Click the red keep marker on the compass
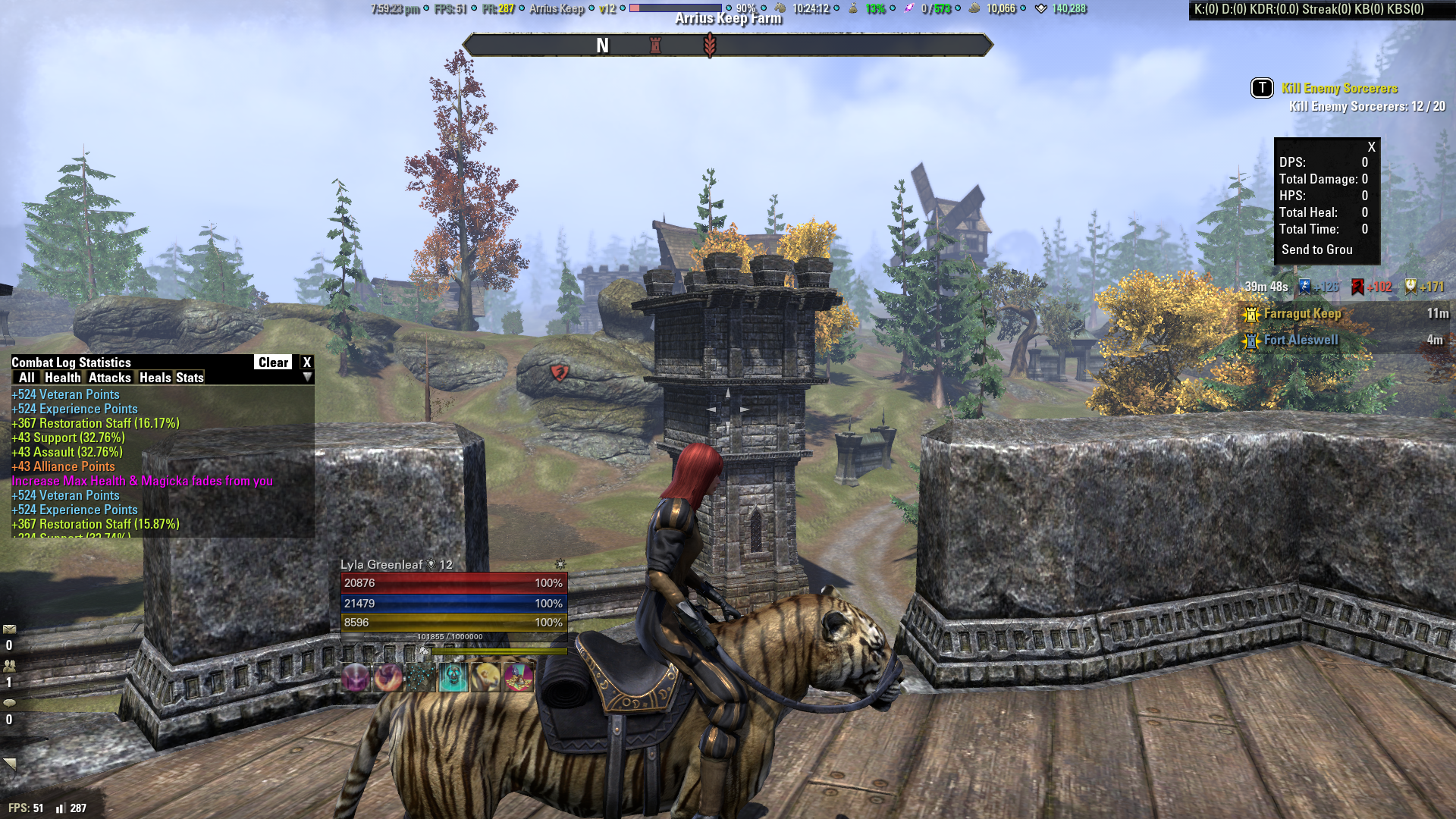1456x819 pixels. point(655,44)
